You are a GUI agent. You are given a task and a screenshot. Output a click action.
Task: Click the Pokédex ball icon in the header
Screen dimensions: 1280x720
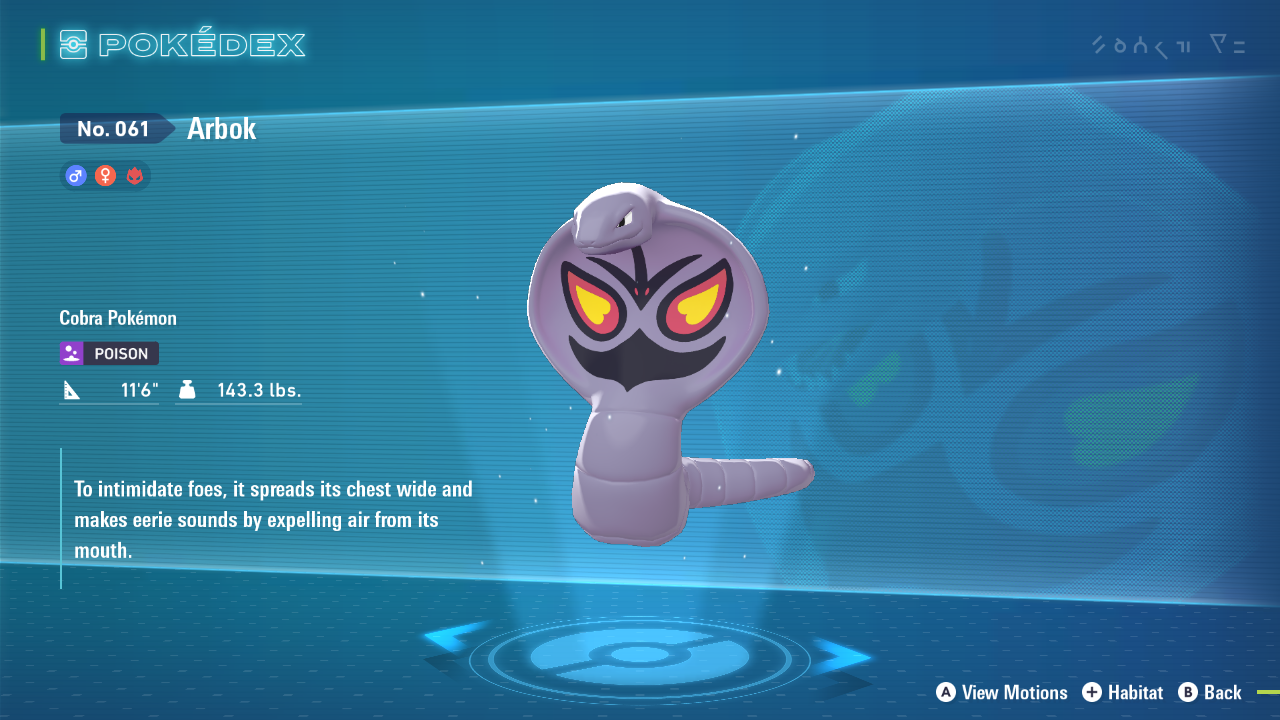point(75,44)
